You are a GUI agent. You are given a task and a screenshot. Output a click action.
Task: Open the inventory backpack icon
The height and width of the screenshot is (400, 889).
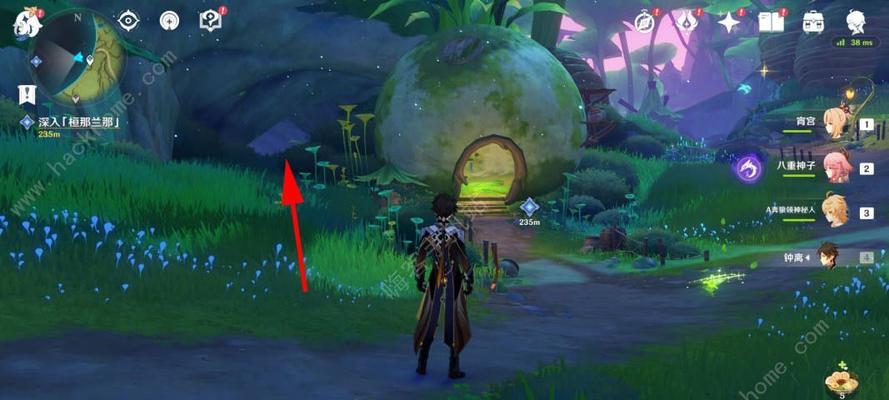pyautogui.click(x=813, y=21)
